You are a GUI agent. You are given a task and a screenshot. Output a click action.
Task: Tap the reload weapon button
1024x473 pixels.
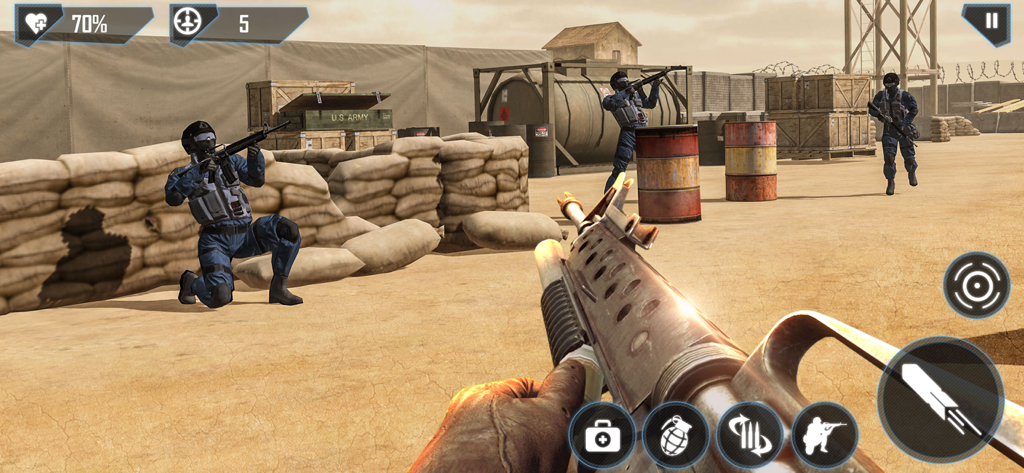point(750,436)
